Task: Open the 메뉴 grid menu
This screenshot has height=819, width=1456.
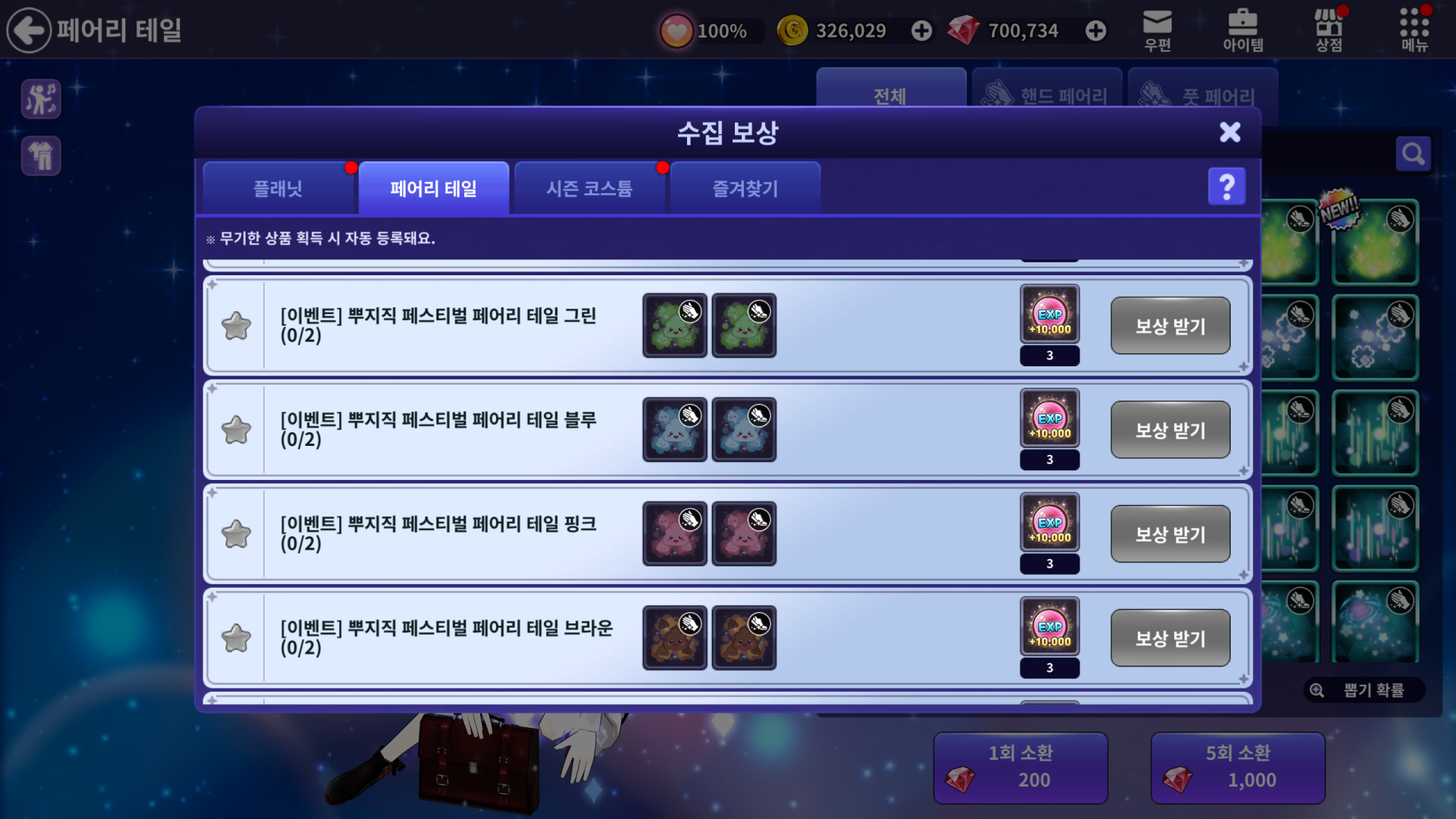Action: click(x=1414, y=30)
